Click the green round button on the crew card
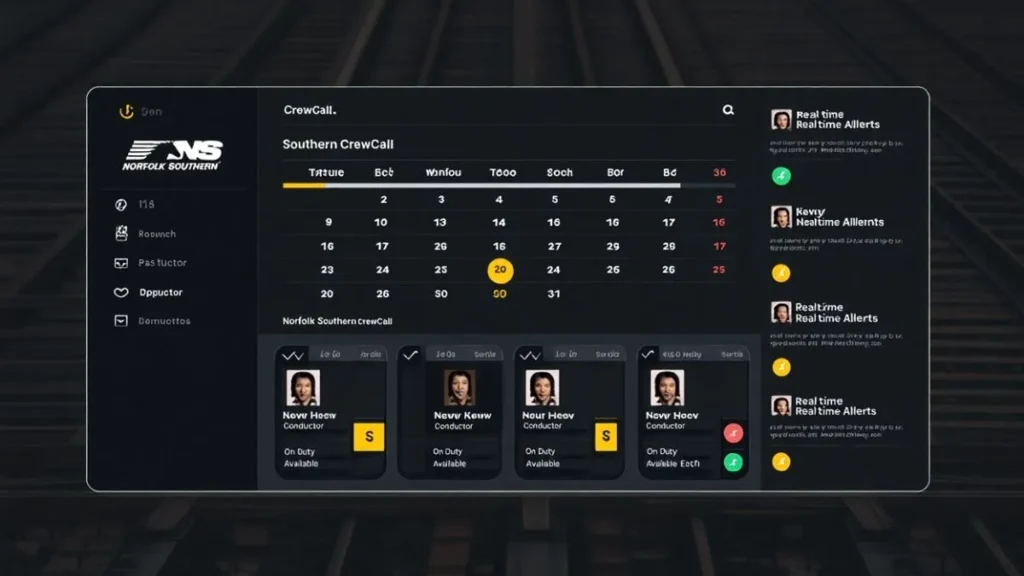Image resolution: width=1024 pixels, height=576 pixels. coord(733,462)
